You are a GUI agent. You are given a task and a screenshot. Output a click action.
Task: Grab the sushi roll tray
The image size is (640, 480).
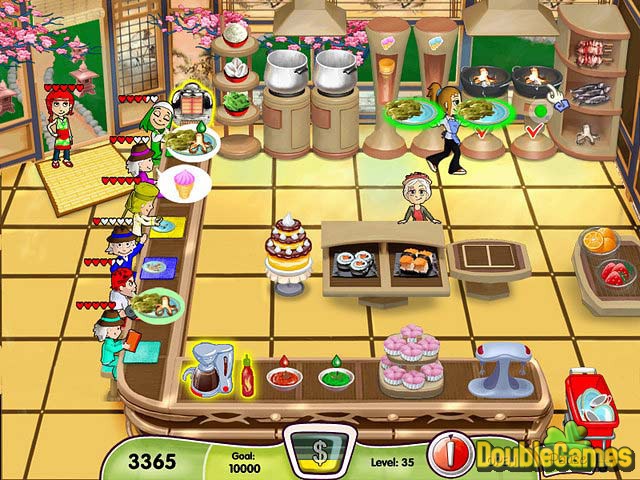click(x=354, y=262)
